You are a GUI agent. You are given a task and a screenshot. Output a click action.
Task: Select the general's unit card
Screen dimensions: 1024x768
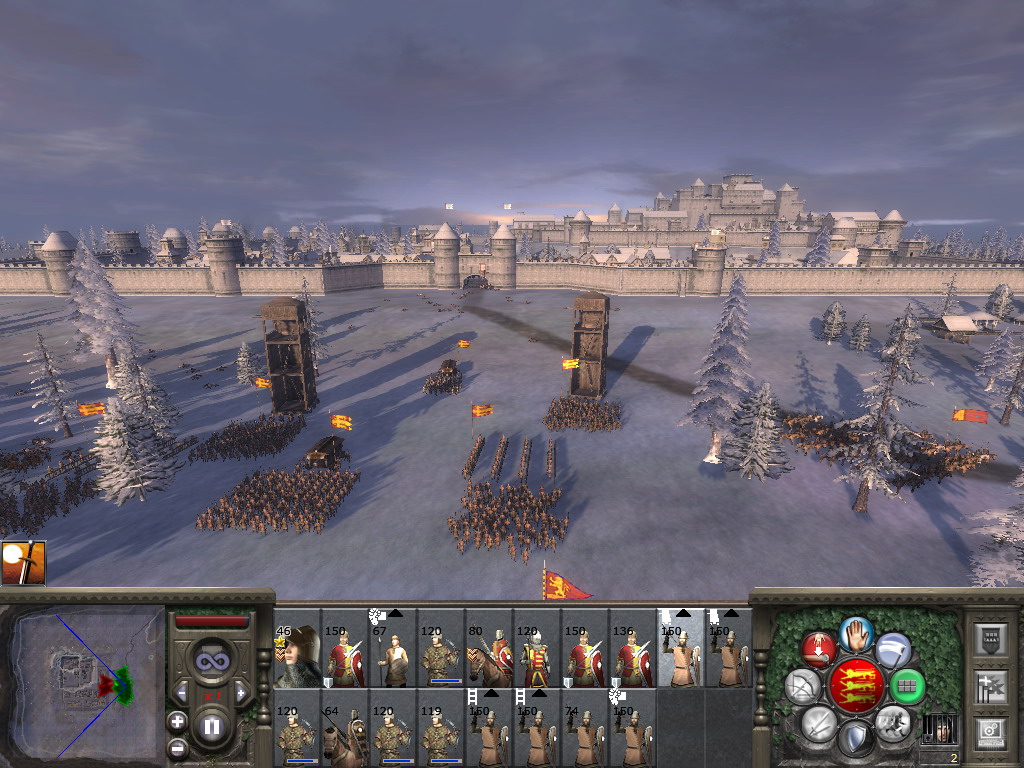297,656
